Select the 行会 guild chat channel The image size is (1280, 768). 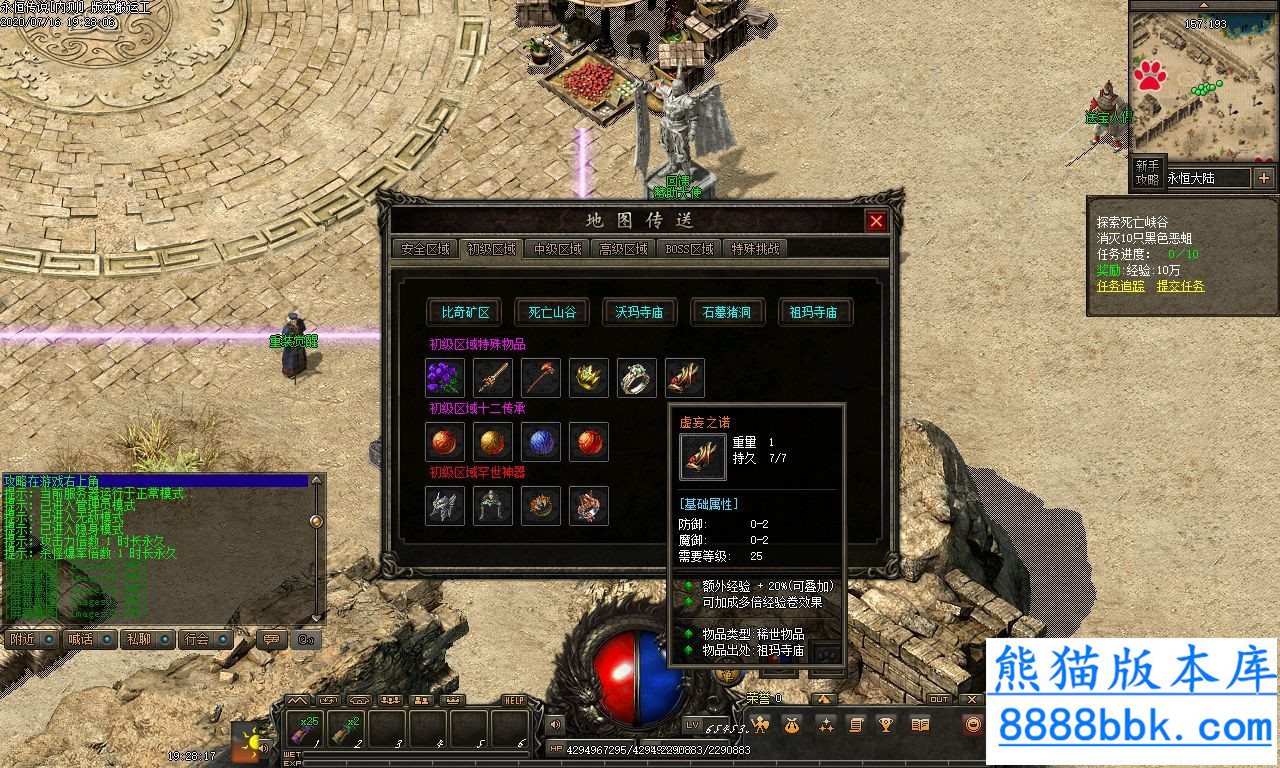tap(204, 639)
